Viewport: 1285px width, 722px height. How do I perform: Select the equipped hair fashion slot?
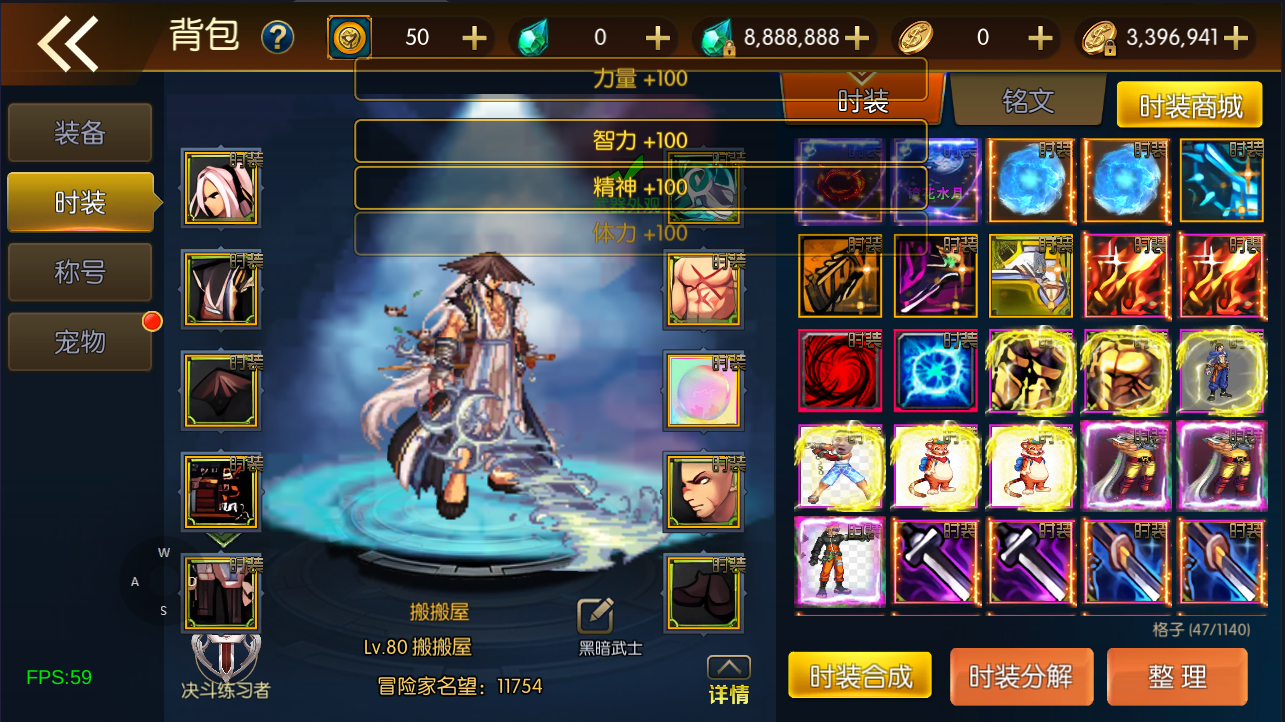[220, 187]
